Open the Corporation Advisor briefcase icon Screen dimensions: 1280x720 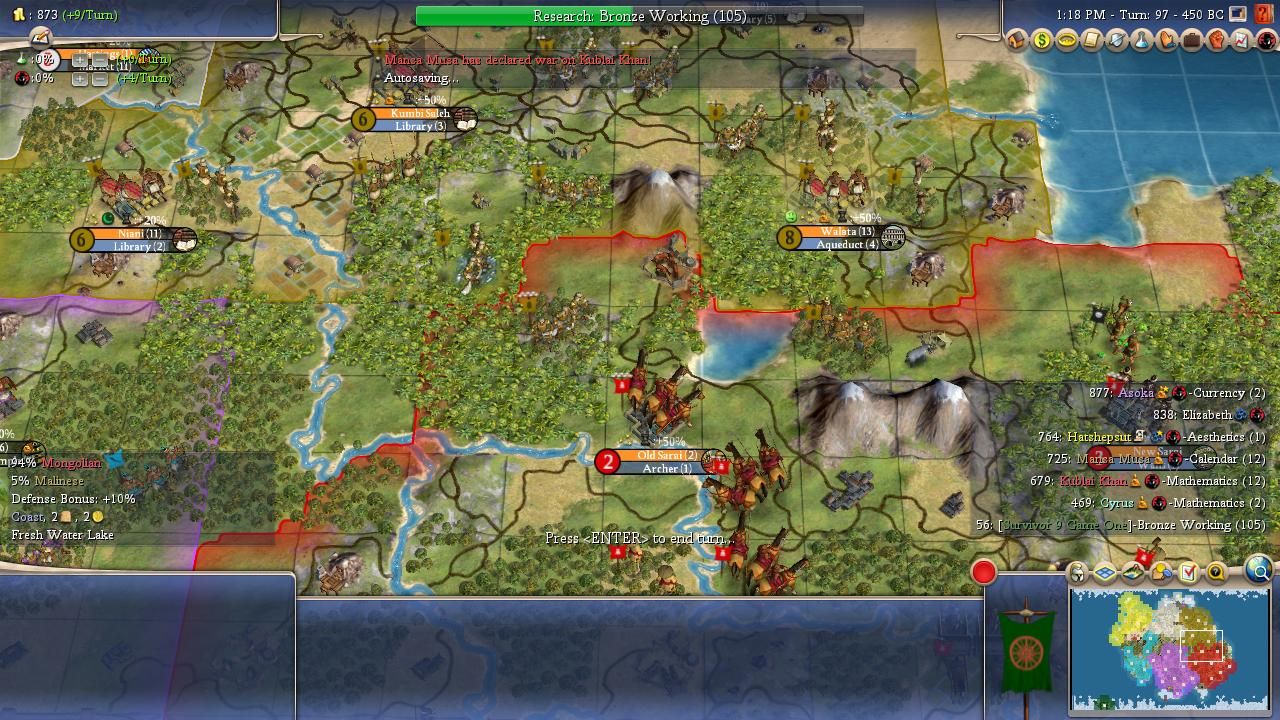tap(1192, 41)
